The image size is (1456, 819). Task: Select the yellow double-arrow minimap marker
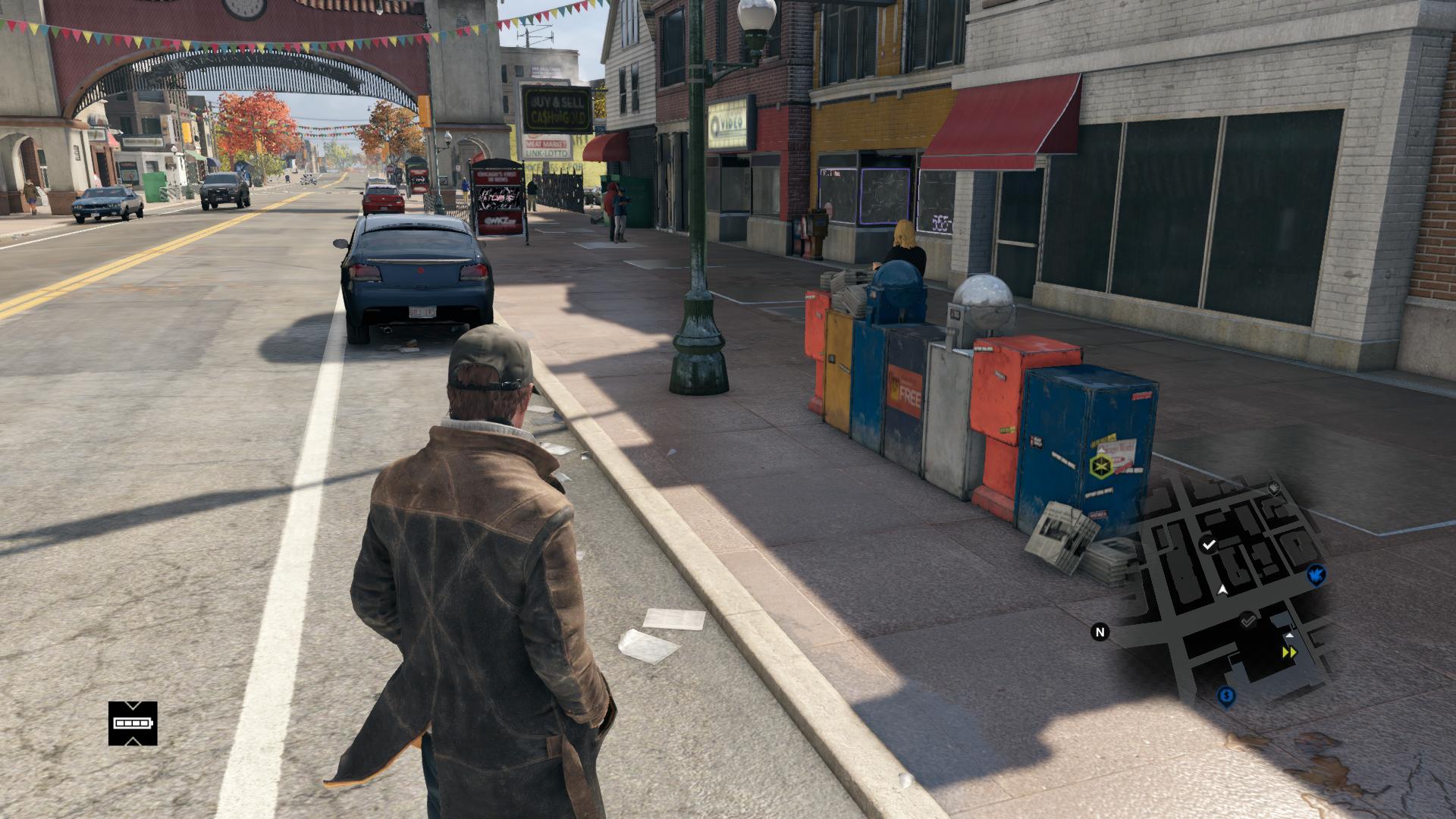[x=1288, y=652]
